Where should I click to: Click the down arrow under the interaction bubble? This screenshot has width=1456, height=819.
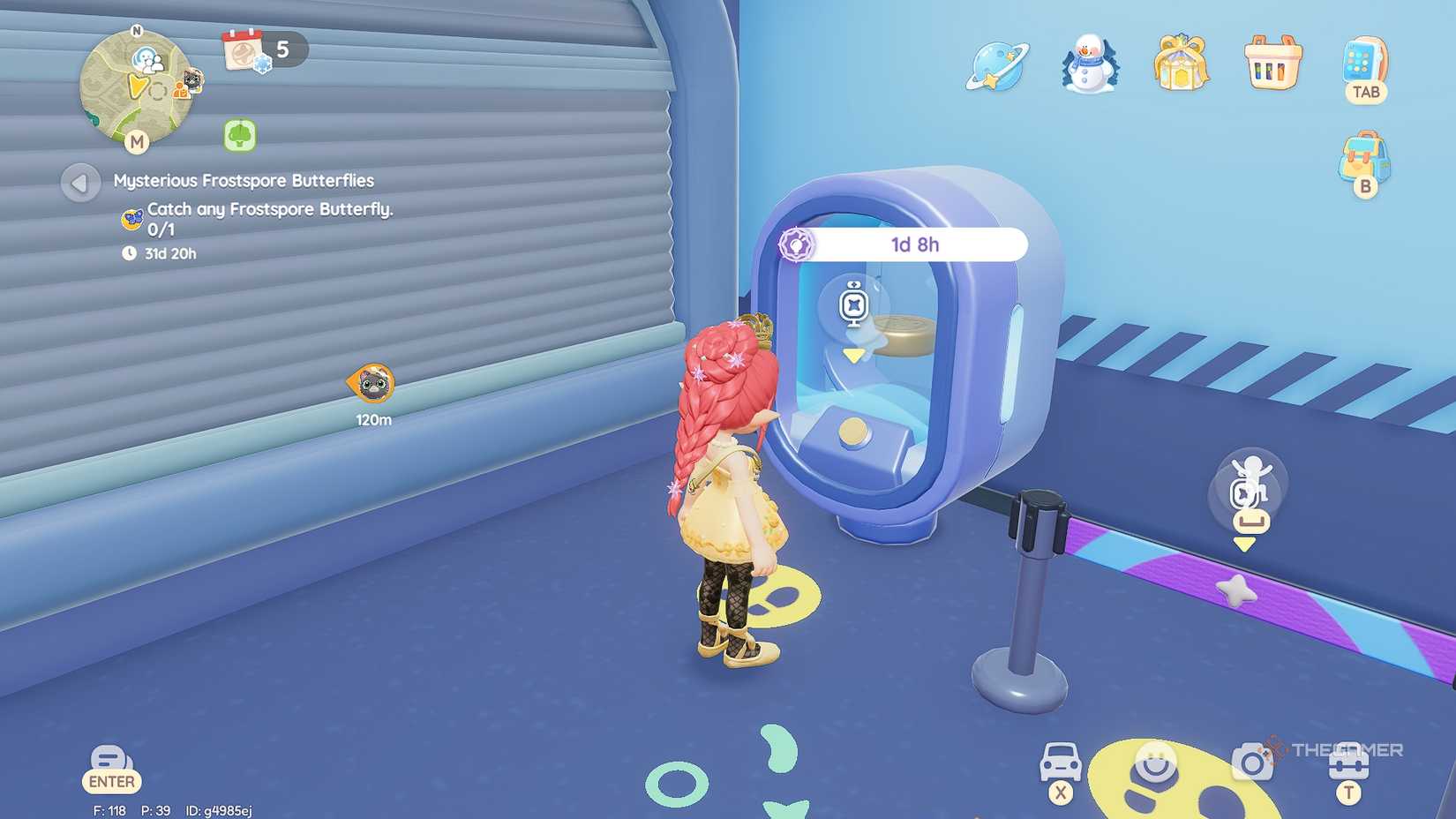point(1244,545)
